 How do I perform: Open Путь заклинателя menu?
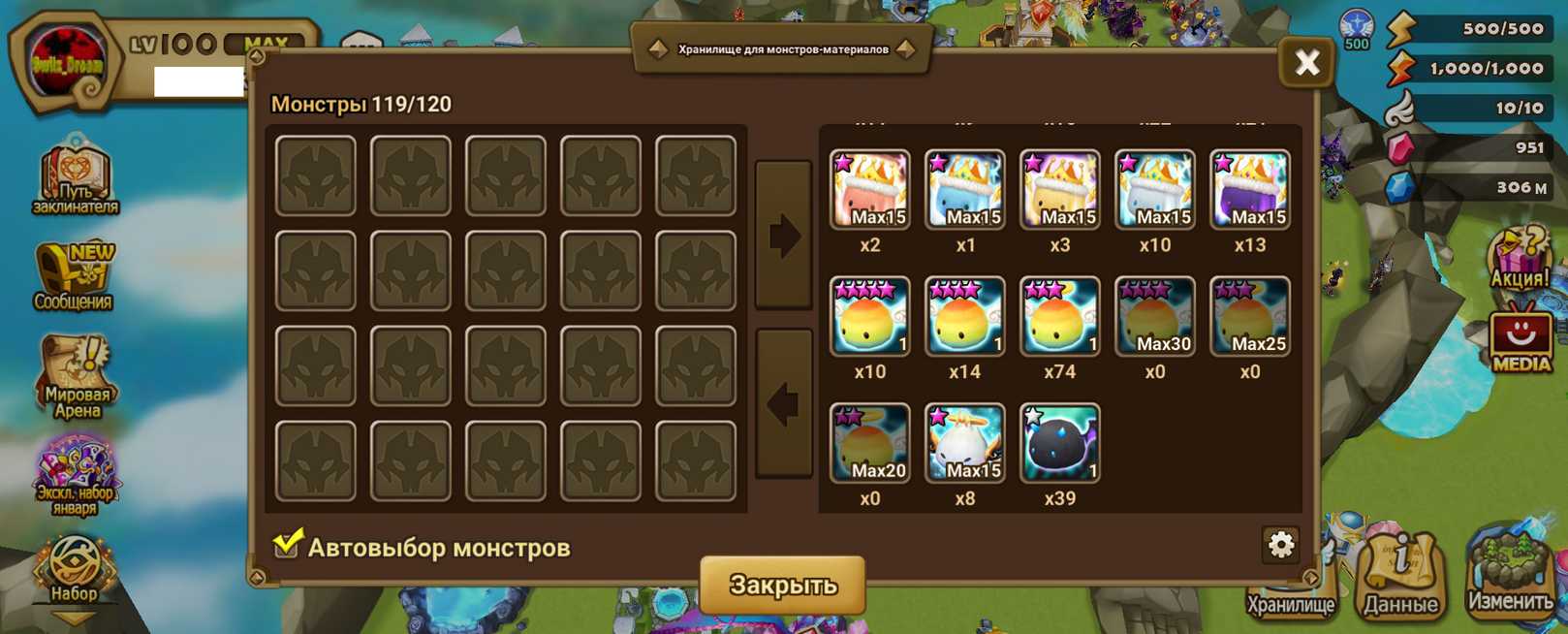coord(76,176)
